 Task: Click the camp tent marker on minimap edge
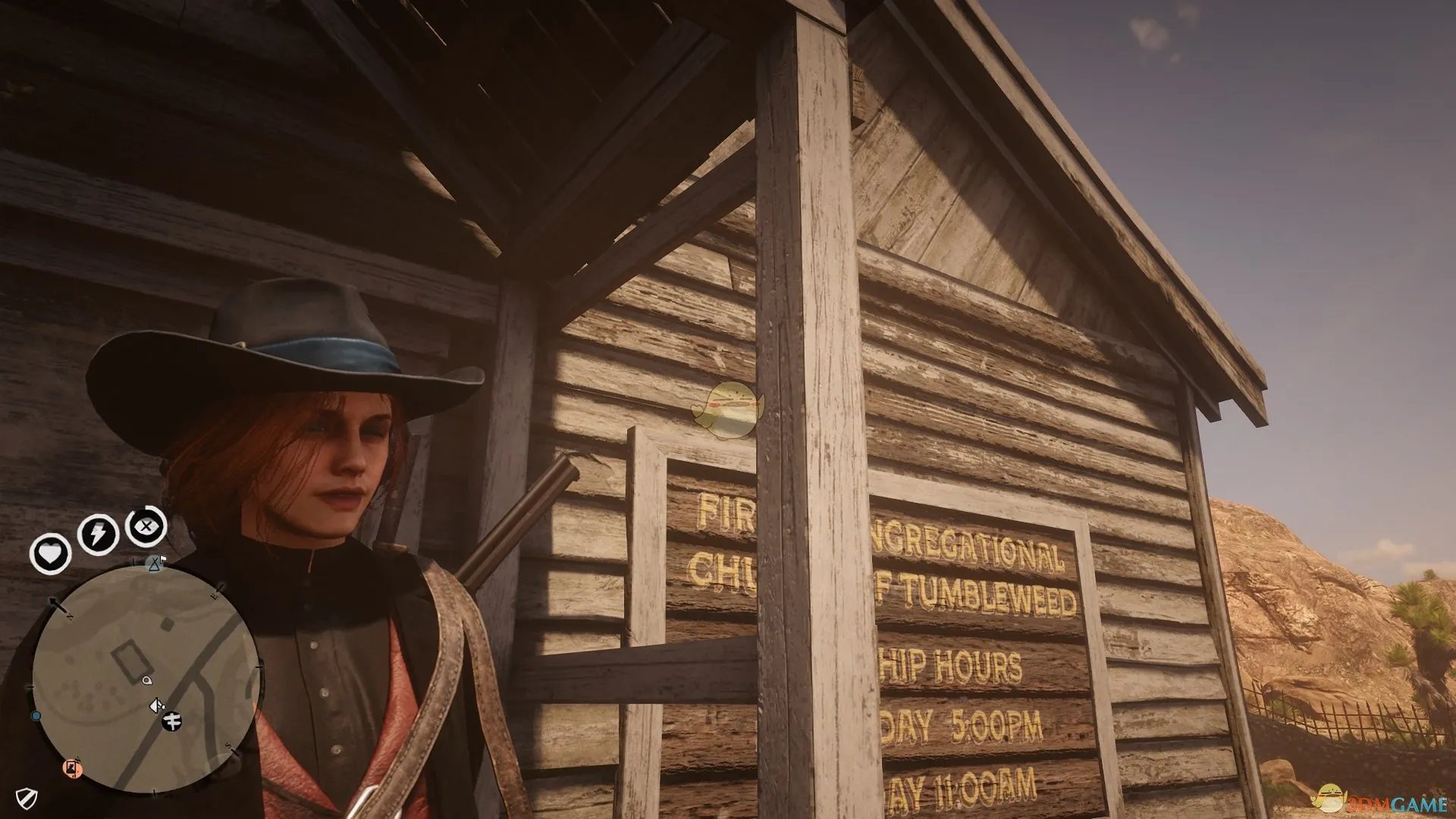tap(155, 563)
